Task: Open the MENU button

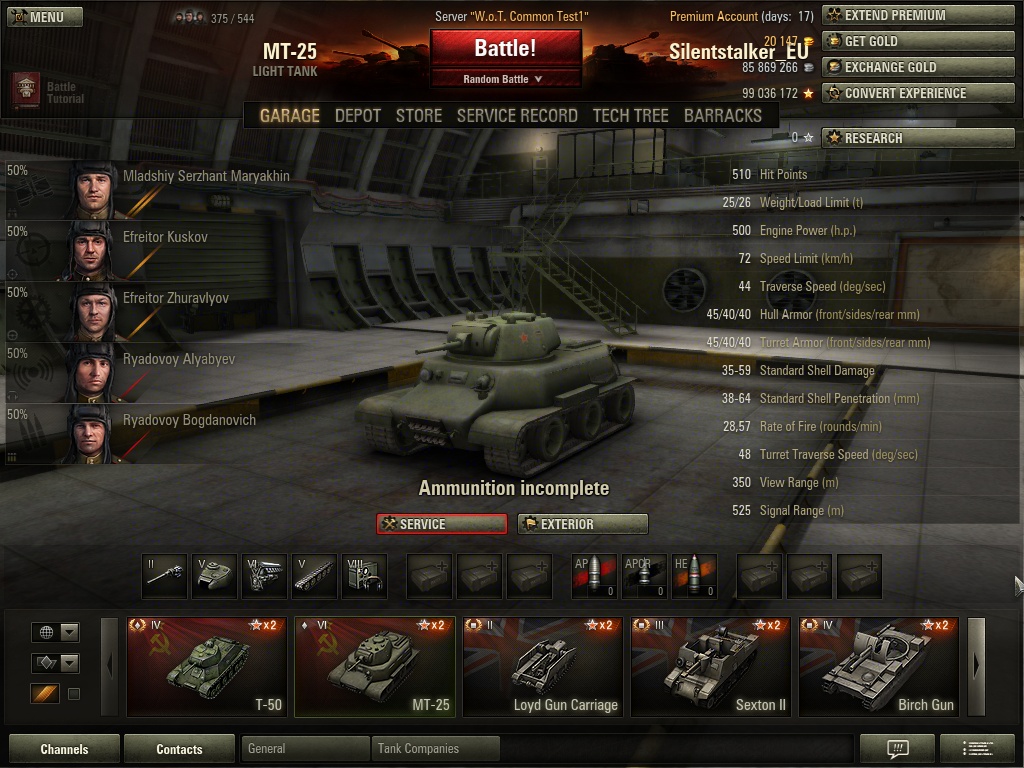Action: [x=37, y=17]
